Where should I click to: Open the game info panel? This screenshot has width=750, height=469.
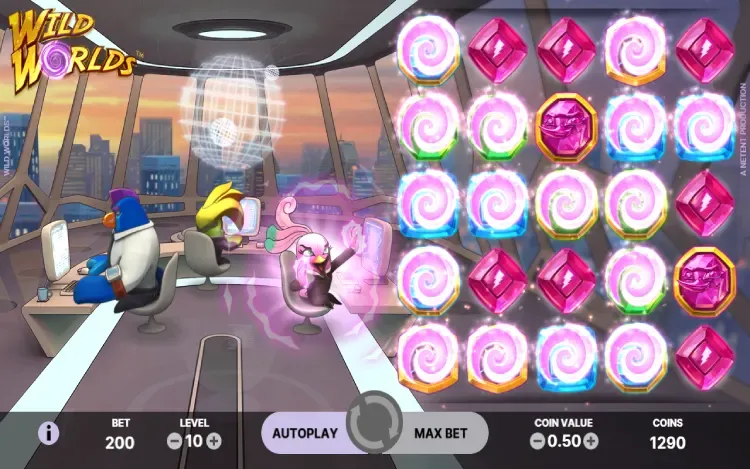(x=47, y=433)
